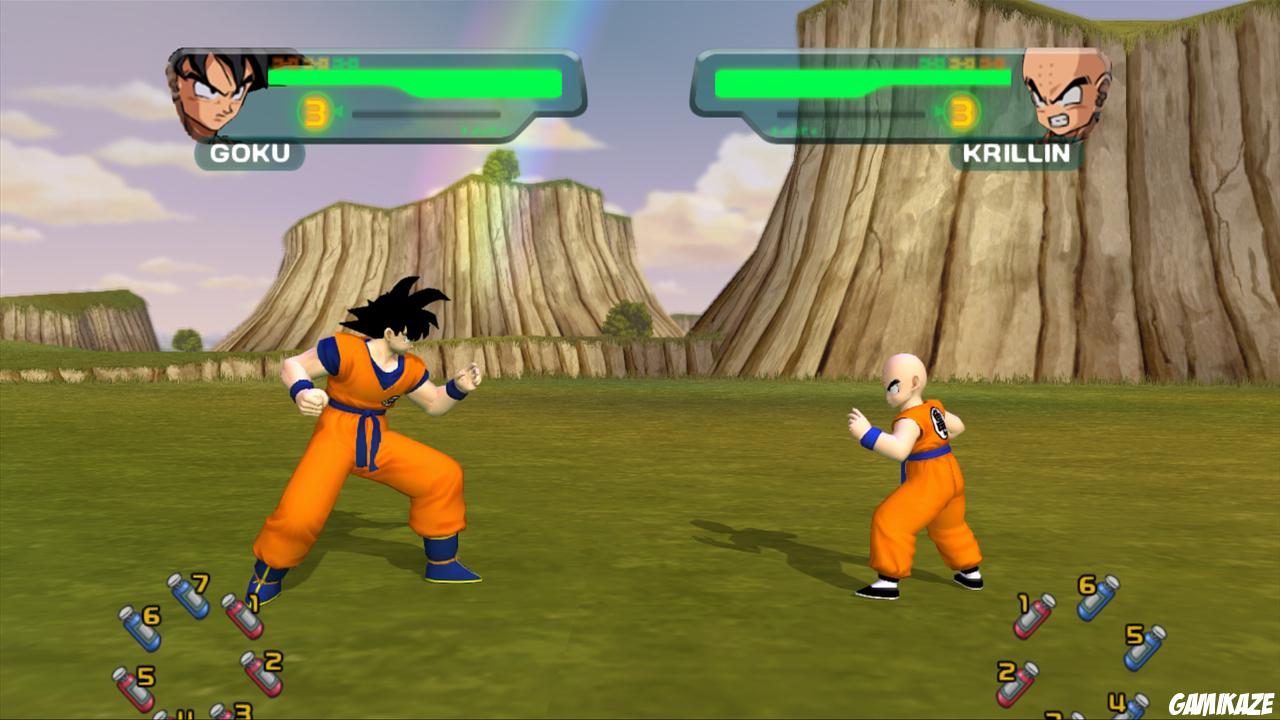Select Krillin's red capsule number 2
1280x720 pixels.
(x=1016, y=684)
